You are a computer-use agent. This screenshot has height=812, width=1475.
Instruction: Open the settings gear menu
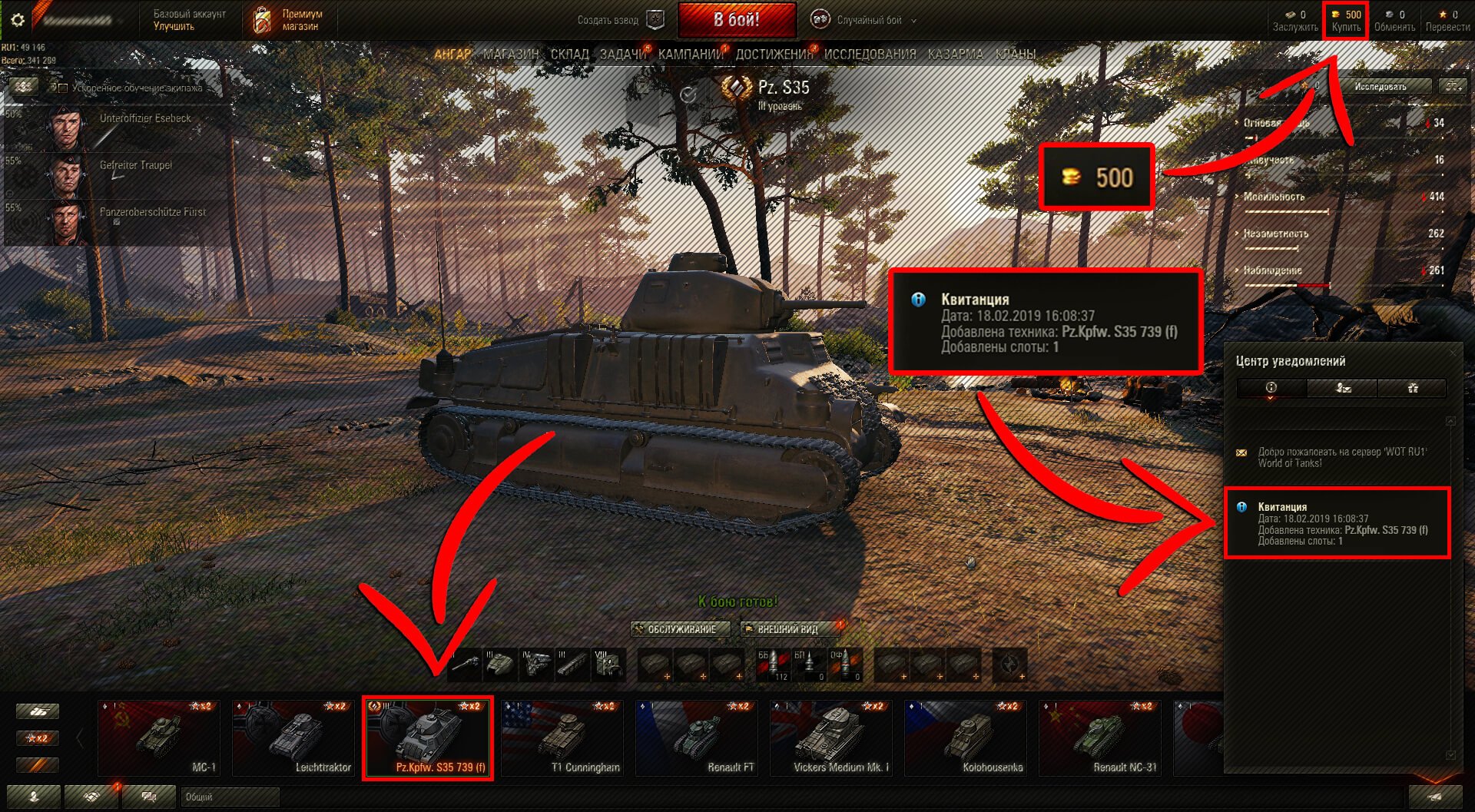click(18, 20)
